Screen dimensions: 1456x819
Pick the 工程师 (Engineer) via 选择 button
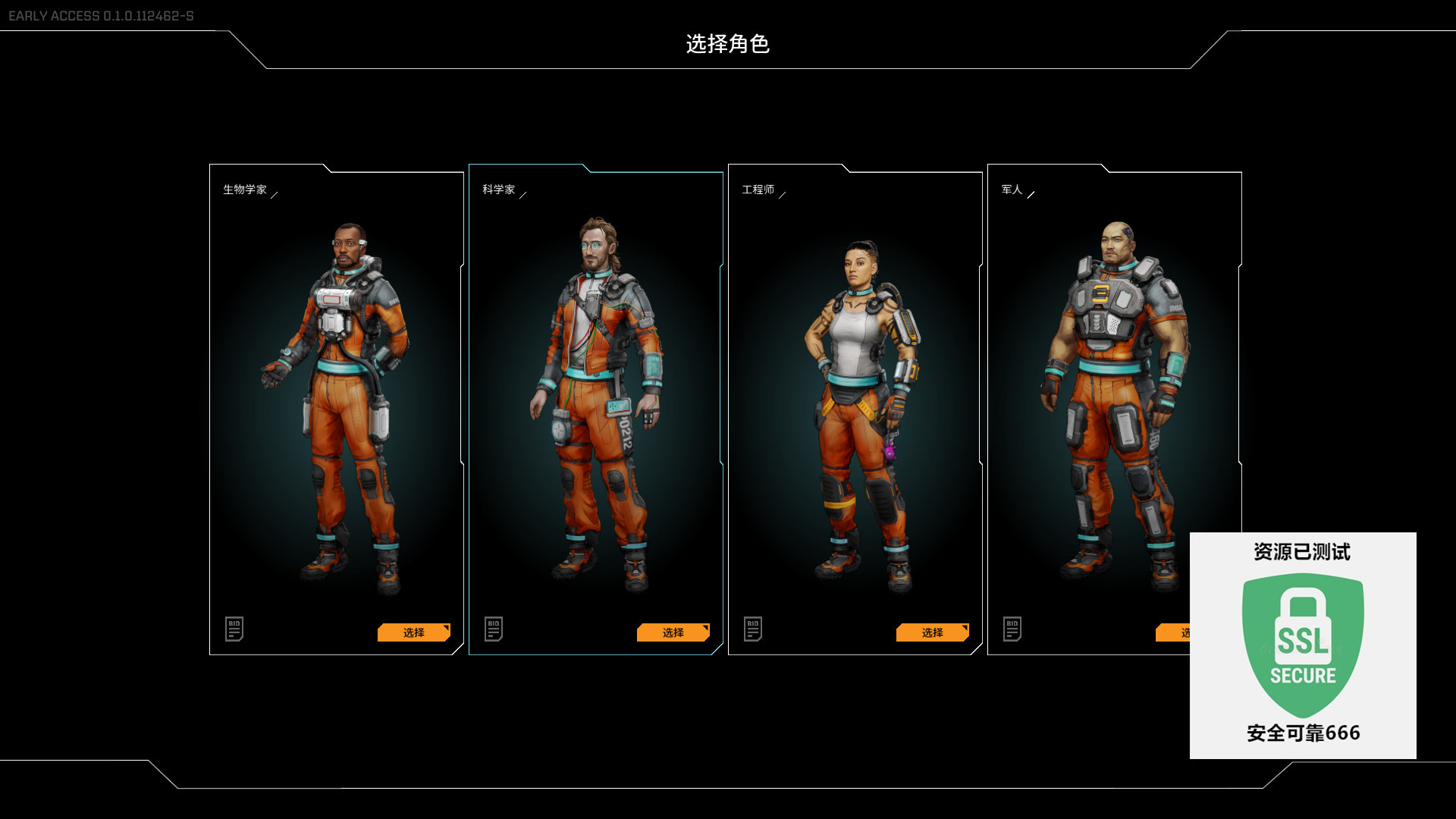coord(932,632)
